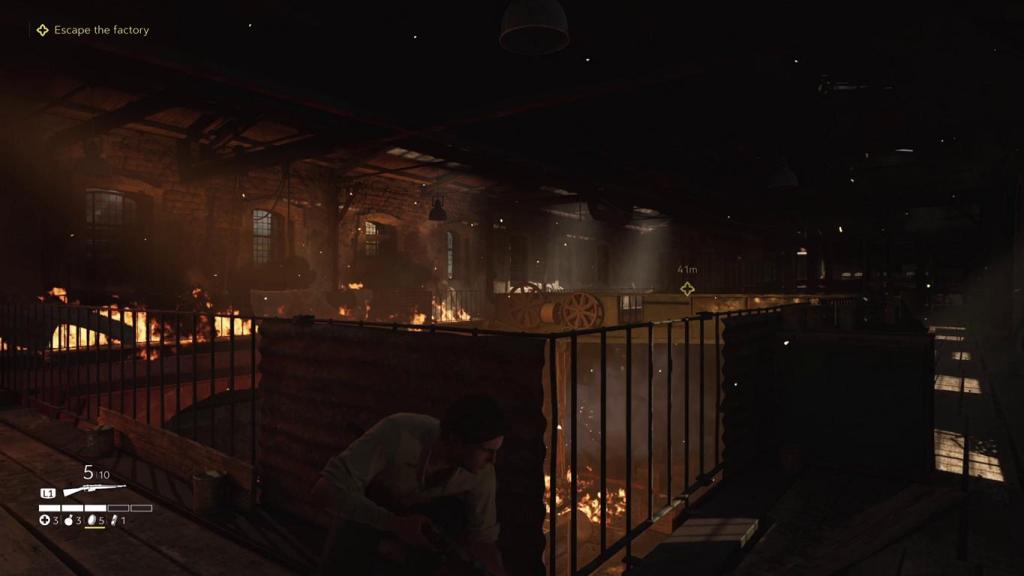Image resolution: width=1024 pixels, height=576 pixels.
Task: Choose the medkit cross item
Action: point(44,520)
